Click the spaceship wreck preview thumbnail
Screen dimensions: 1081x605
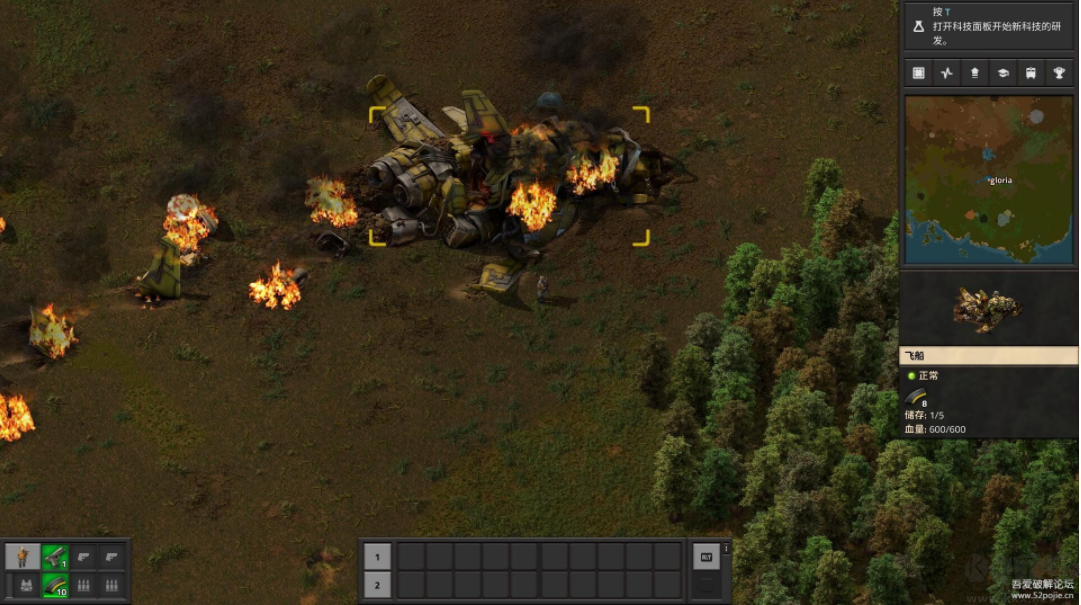tap(988, 309)
